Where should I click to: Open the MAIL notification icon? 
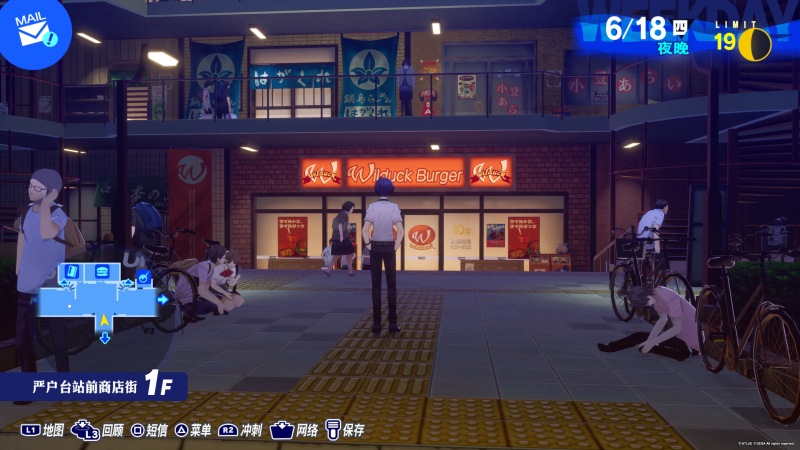[33, 27]
